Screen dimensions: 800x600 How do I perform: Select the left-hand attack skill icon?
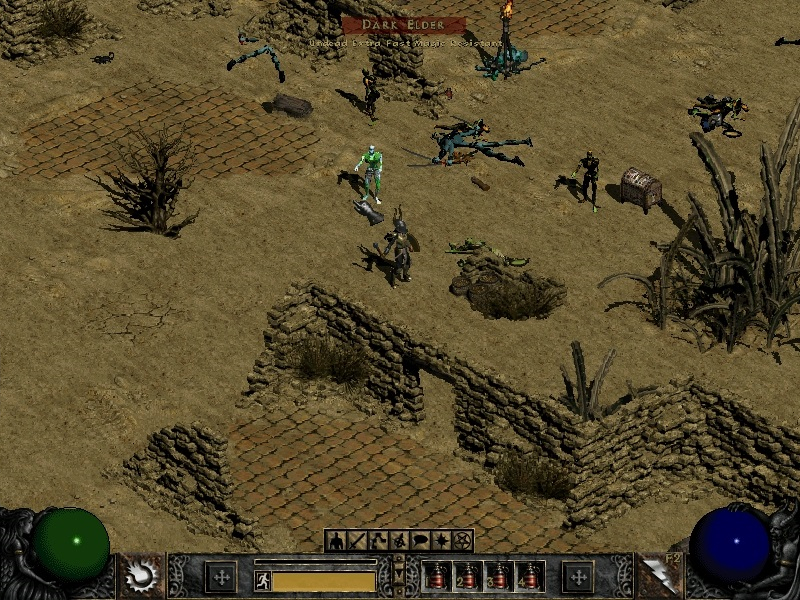(141, 576)
